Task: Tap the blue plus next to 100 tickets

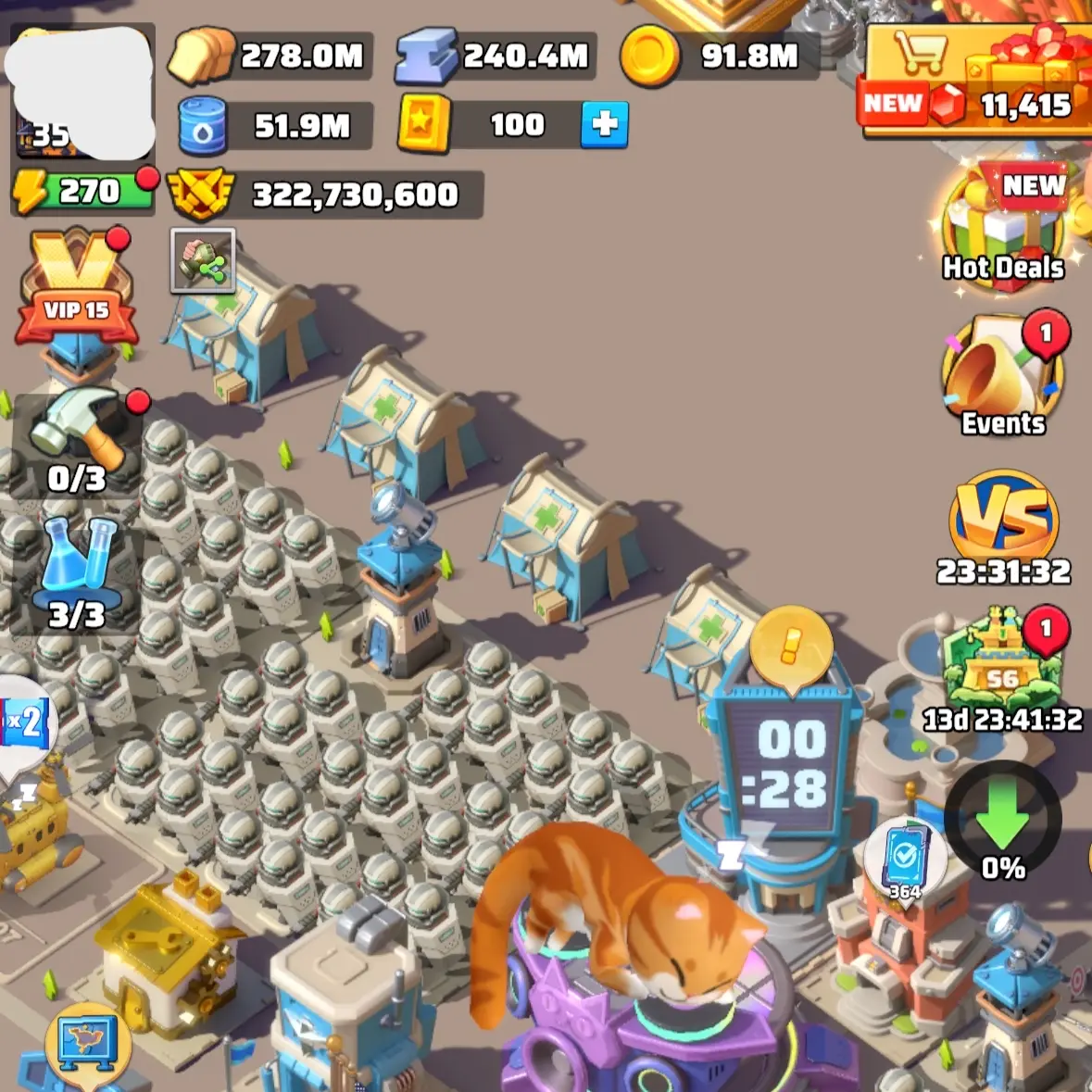Action: pyautogui.click(x=604, y=125)
